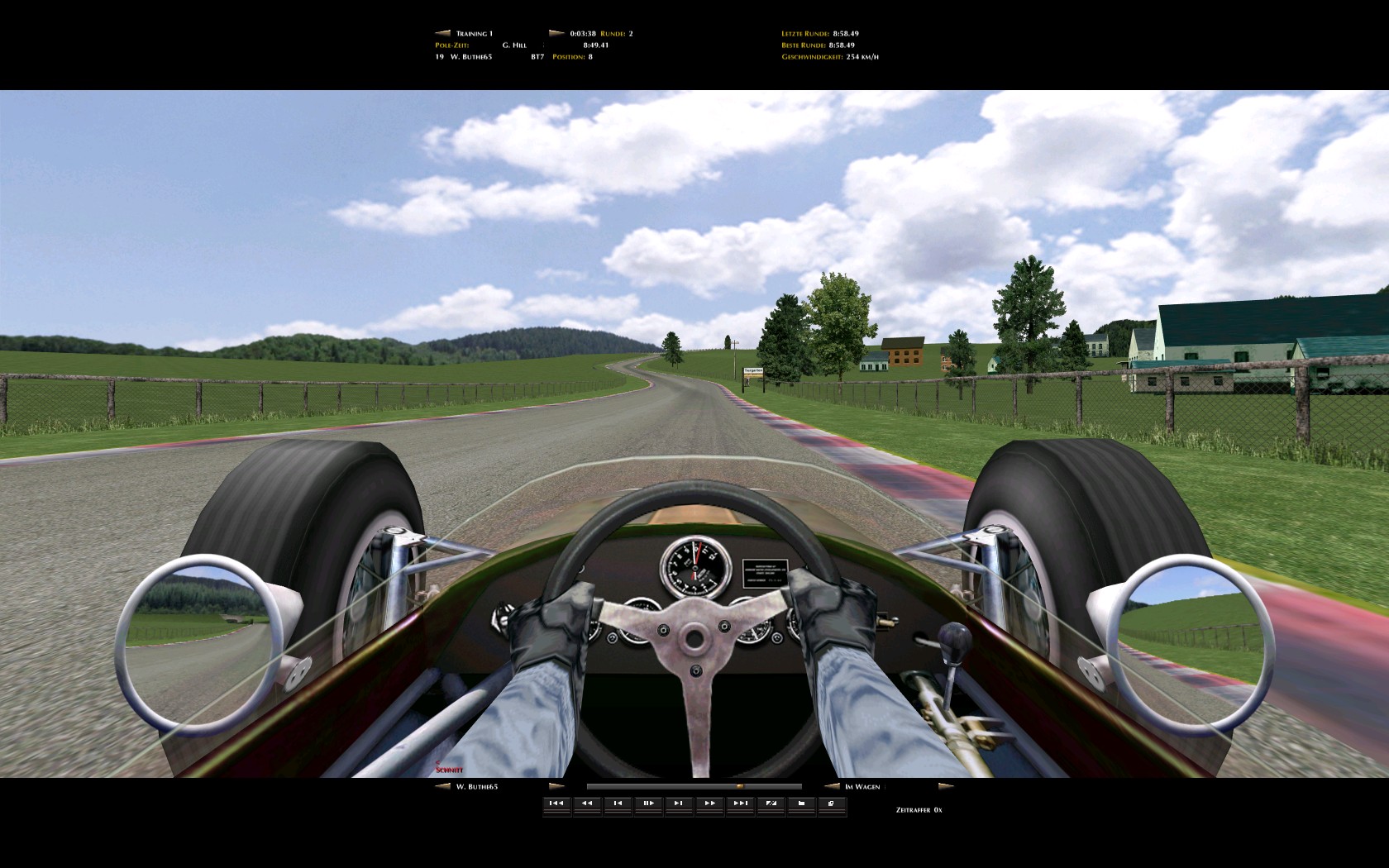Switch to the session after Training 1
The height and width of the screenshot is (868, 1389).
(556, 34)
